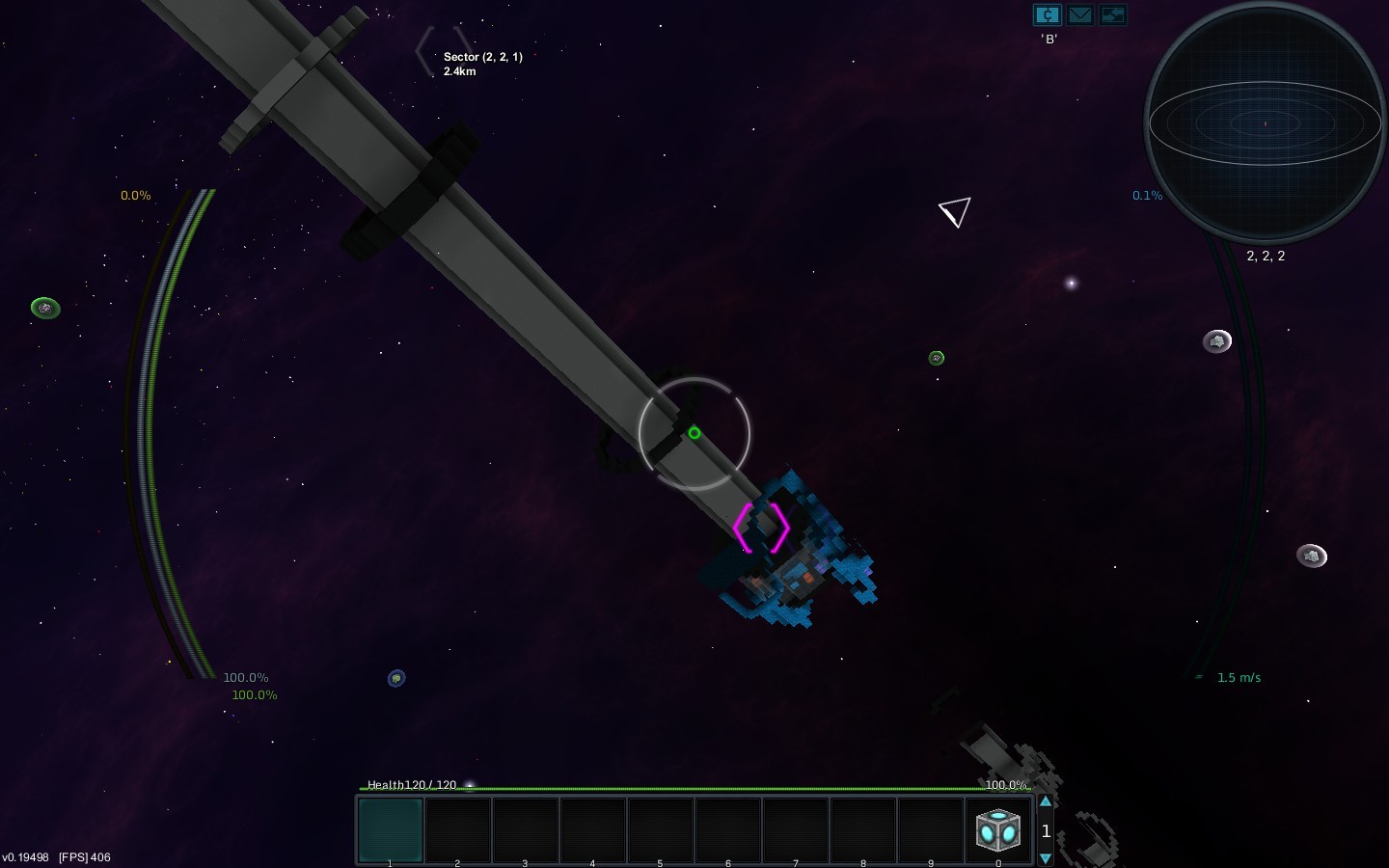Open the credits shop icon
Viewport: 1389px width, 868px height.
[1047, 15]
